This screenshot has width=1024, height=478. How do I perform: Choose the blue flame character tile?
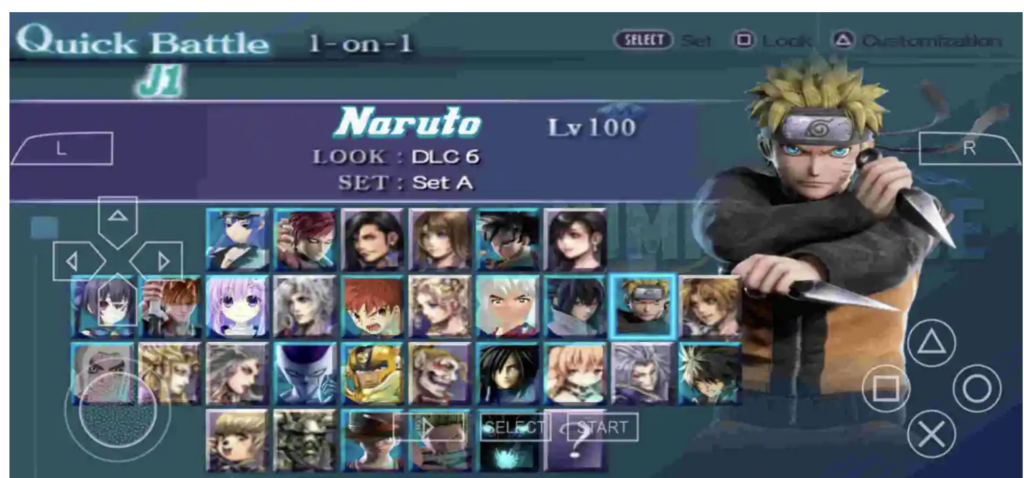[x=508, y=447]
